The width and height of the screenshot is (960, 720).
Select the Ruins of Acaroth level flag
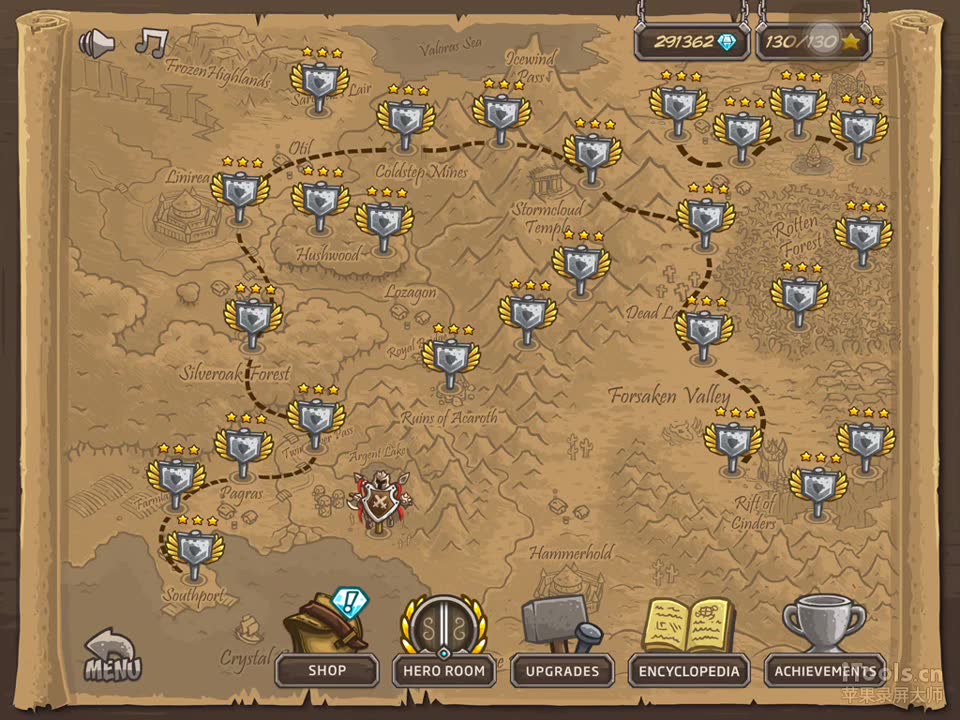click(450, 357)
